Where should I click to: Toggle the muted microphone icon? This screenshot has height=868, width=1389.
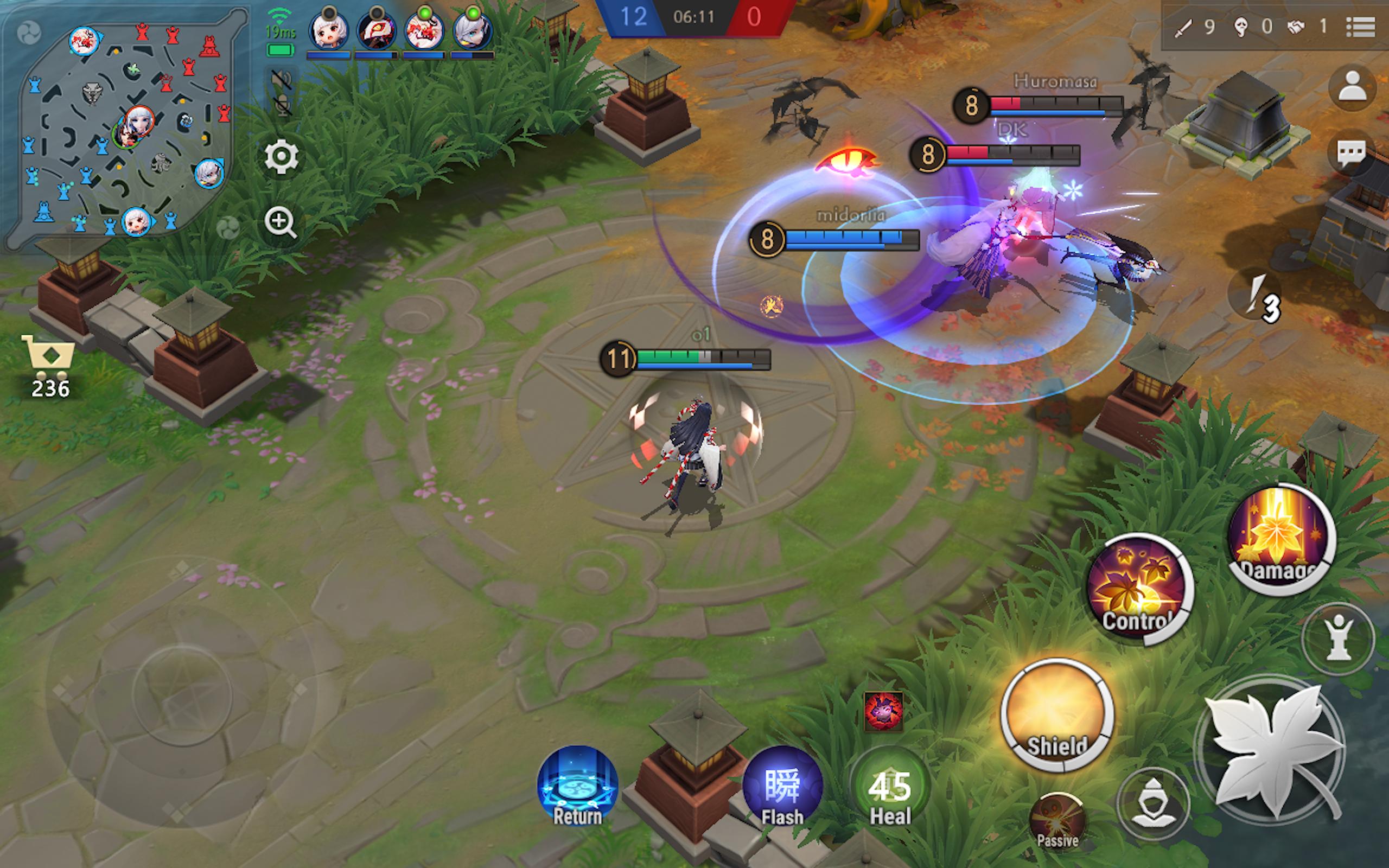pyautogui.click(x=281, y=106)
